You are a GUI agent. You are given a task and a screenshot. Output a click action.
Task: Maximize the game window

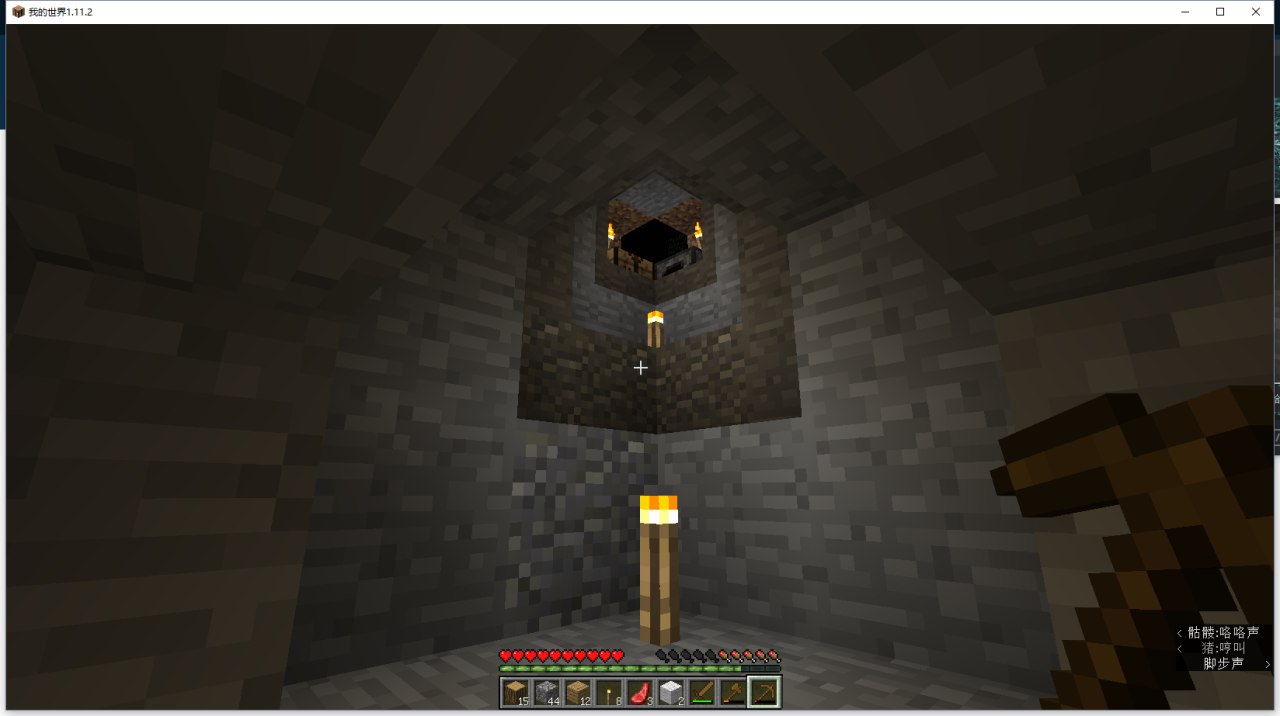1220,12
